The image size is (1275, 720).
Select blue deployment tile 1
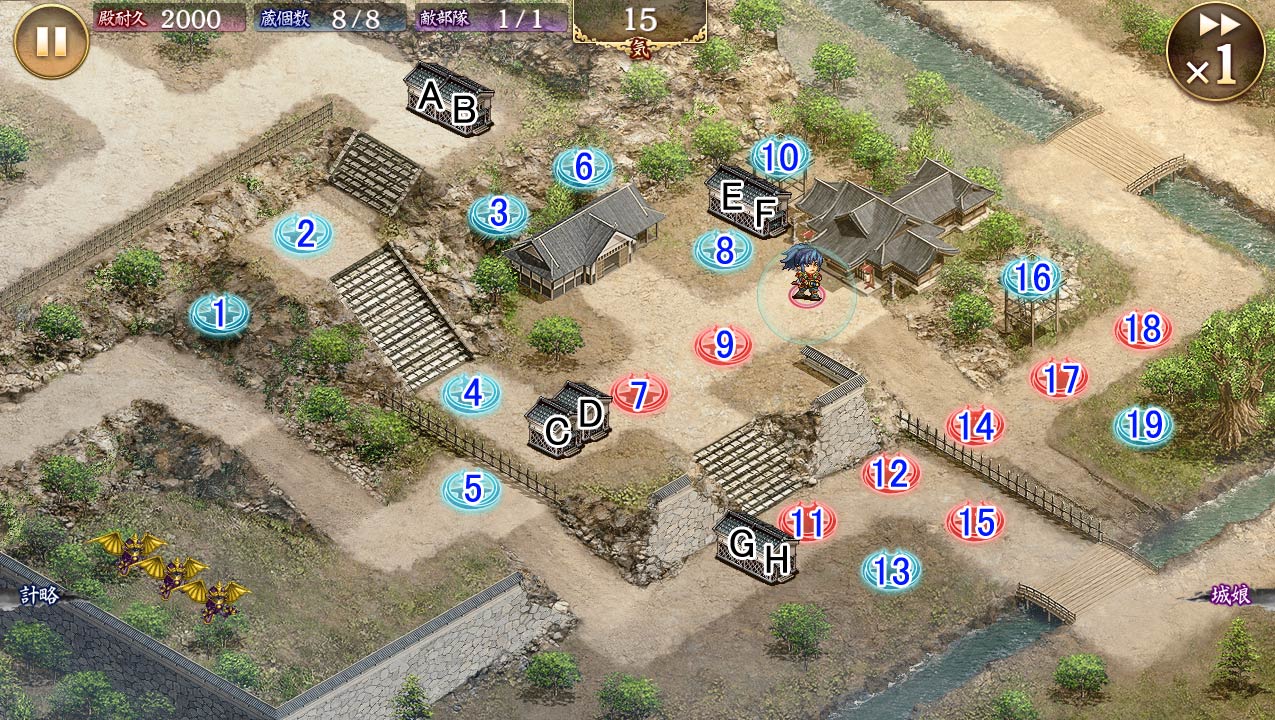[x=219, y=315]
